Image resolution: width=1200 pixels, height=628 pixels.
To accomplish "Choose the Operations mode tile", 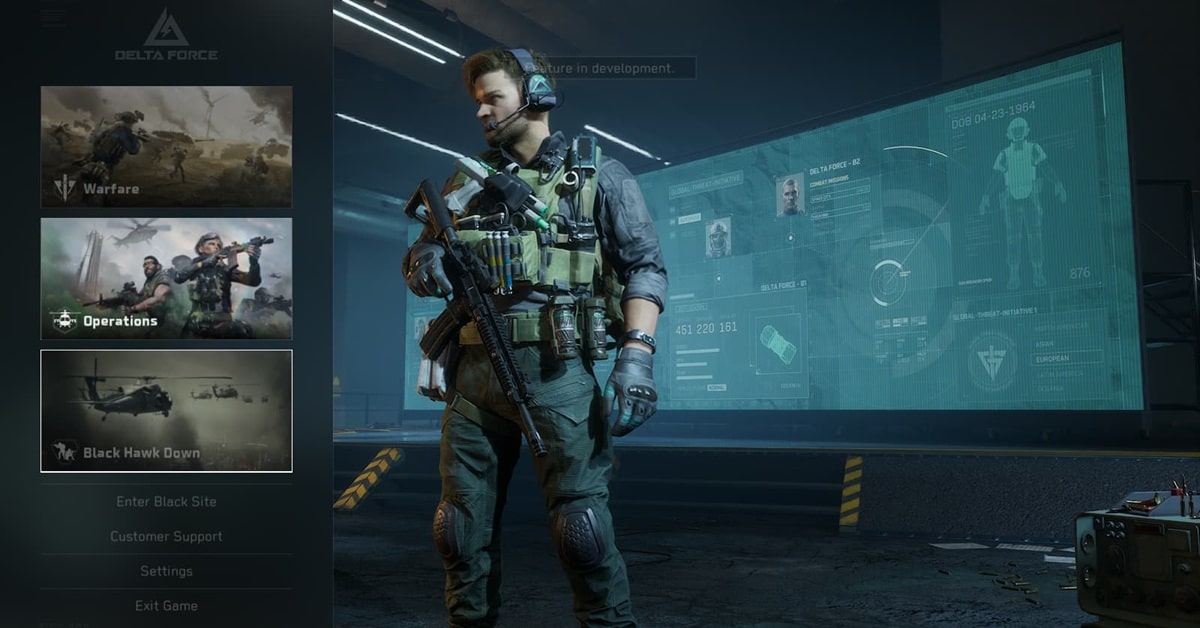I will click(x=166, y=278).
